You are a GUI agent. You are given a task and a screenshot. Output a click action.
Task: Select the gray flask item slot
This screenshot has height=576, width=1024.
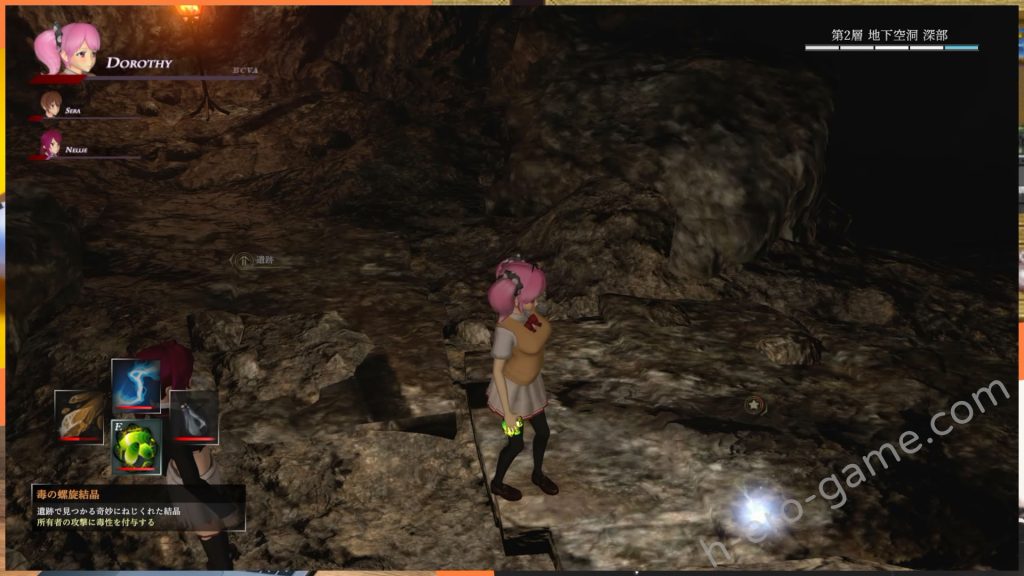[x=193, y=416]
